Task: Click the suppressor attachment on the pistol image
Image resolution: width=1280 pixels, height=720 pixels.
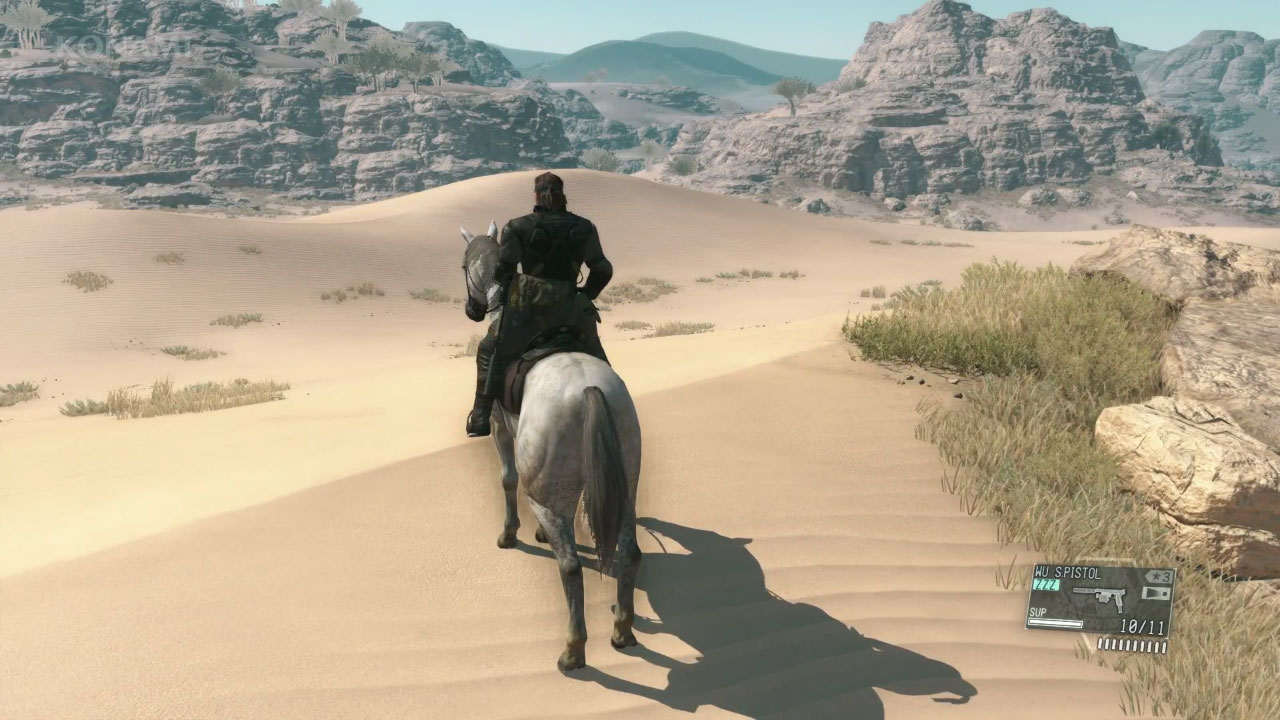Action: [x=1082, y=591]
